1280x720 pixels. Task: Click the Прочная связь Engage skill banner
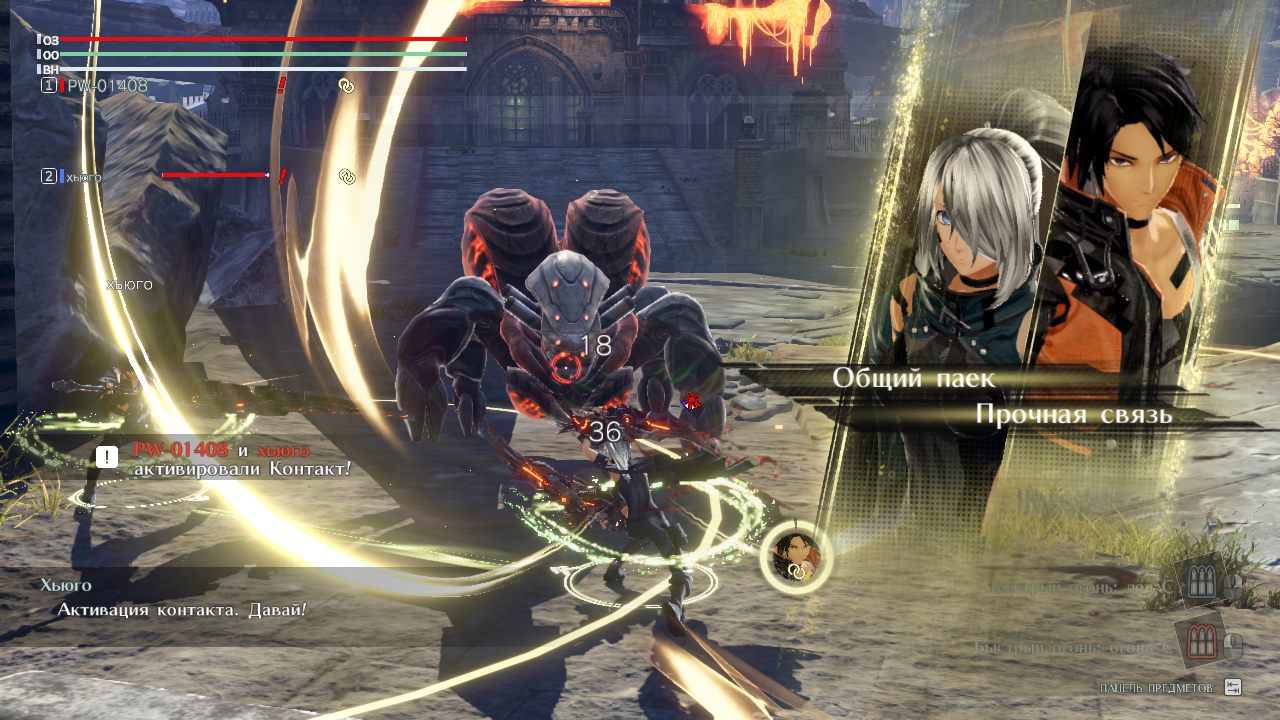click(1072, 415)
